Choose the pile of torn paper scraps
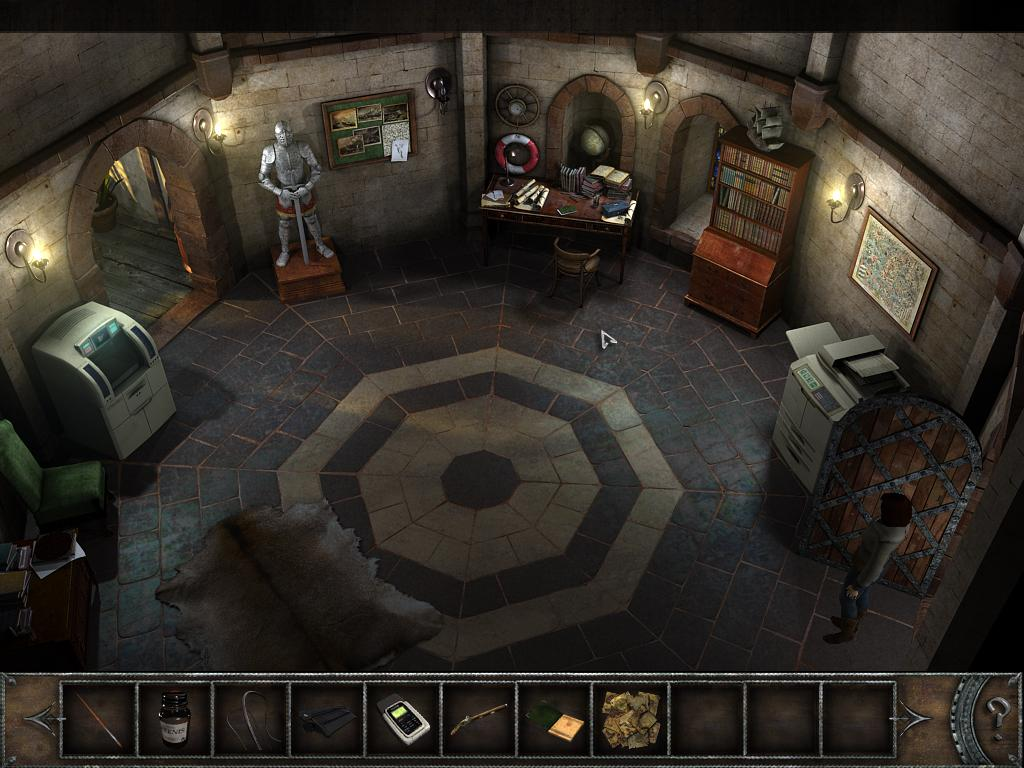 [x=630, y=718]
